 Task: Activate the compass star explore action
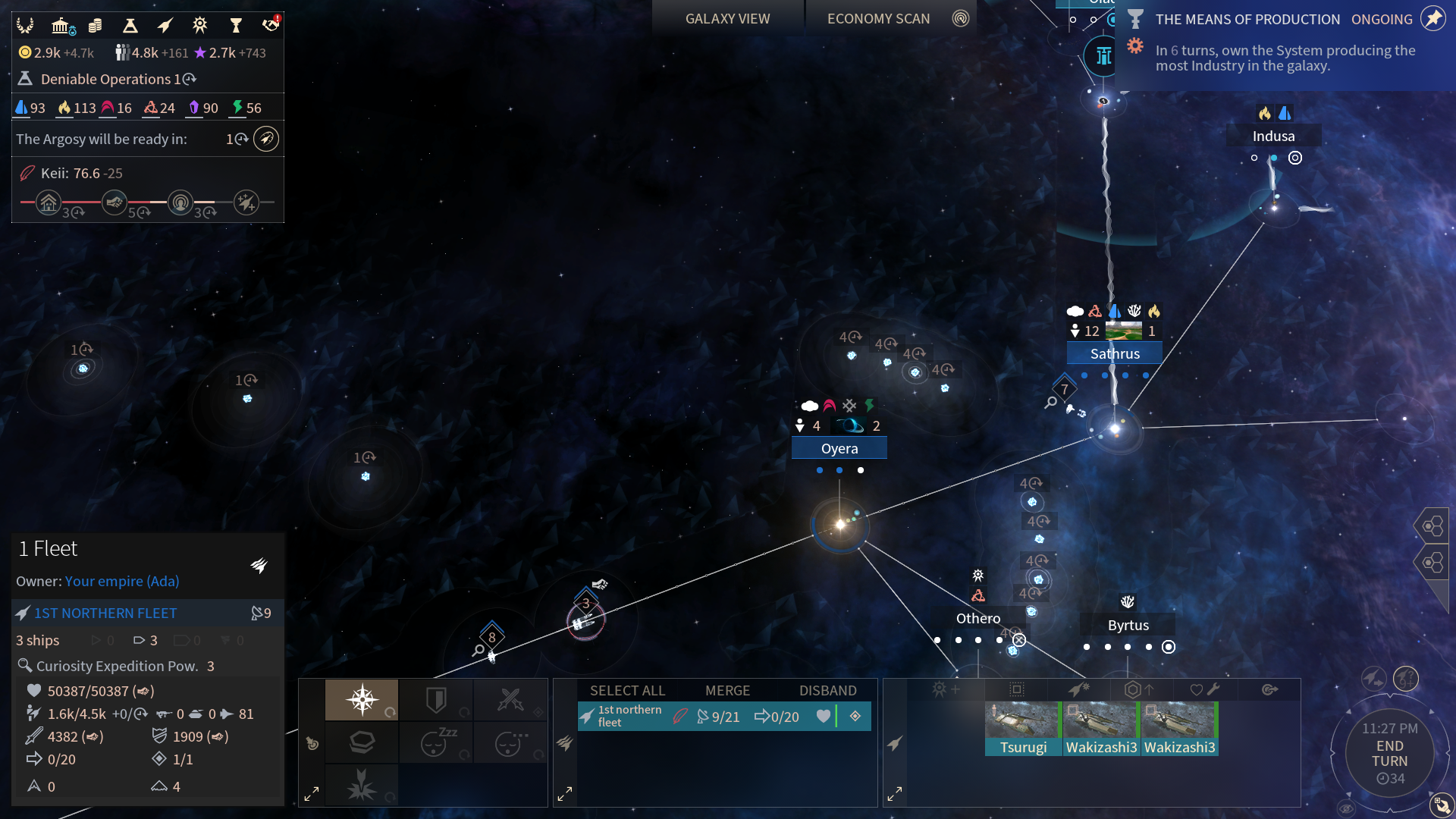coord(362,698)
